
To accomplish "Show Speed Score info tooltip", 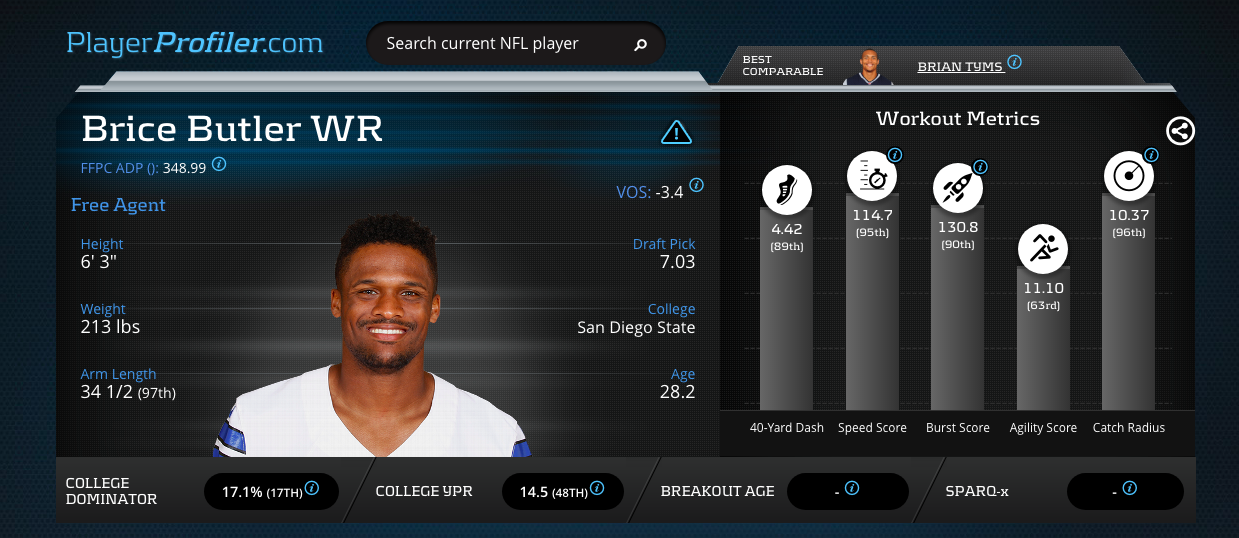I will (x=895, y=155).
